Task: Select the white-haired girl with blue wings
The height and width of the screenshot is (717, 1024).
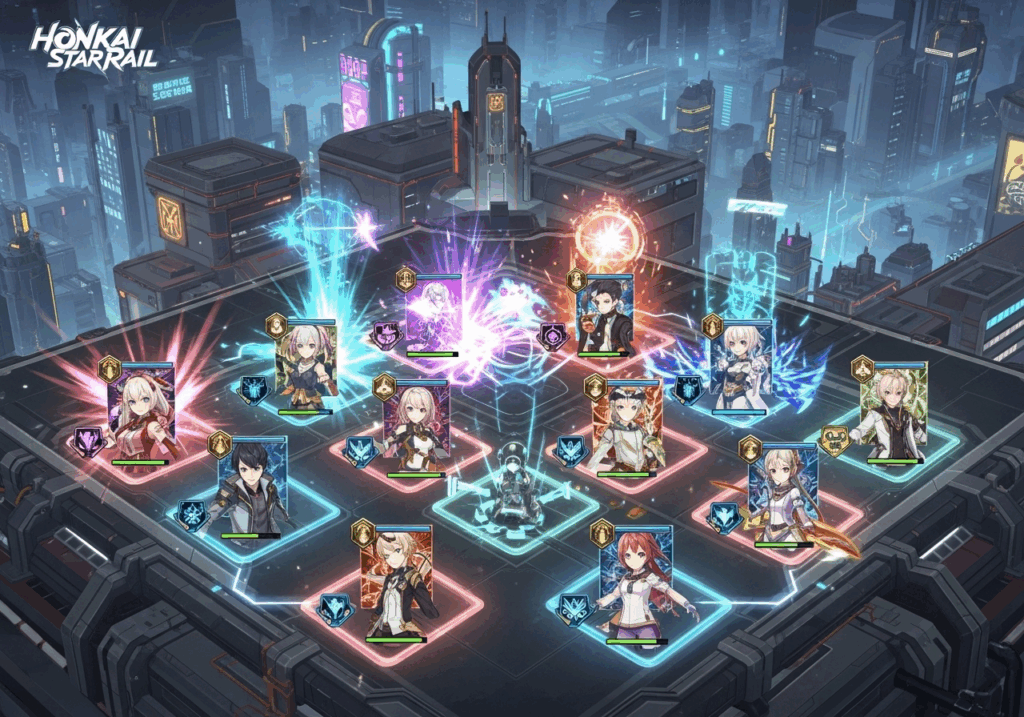Action: click(x=740, y=365)
